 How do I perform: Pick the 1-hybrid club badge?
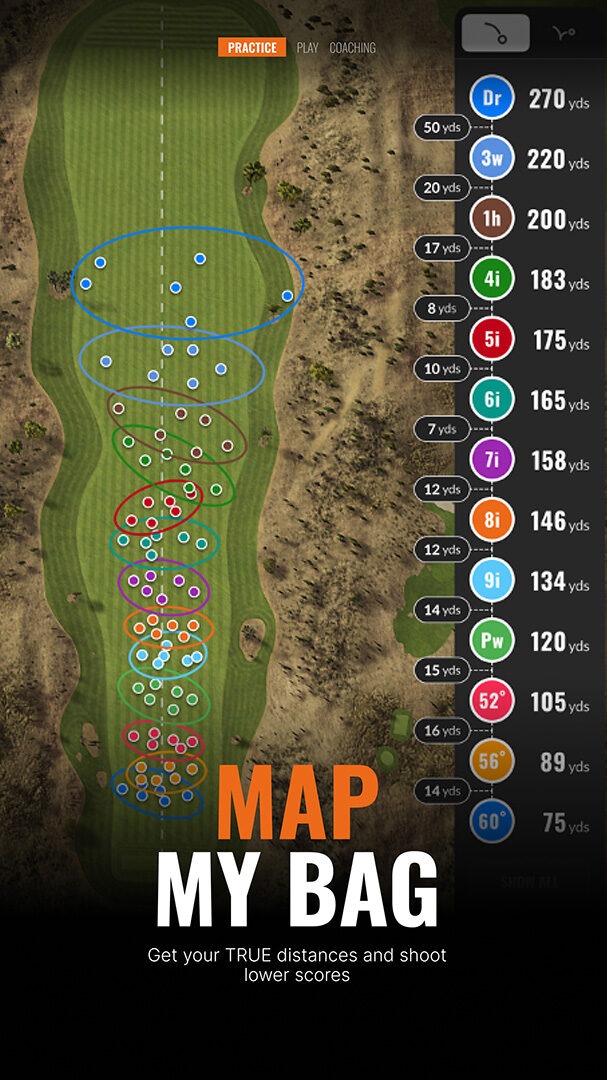click(x=492, y=219)
